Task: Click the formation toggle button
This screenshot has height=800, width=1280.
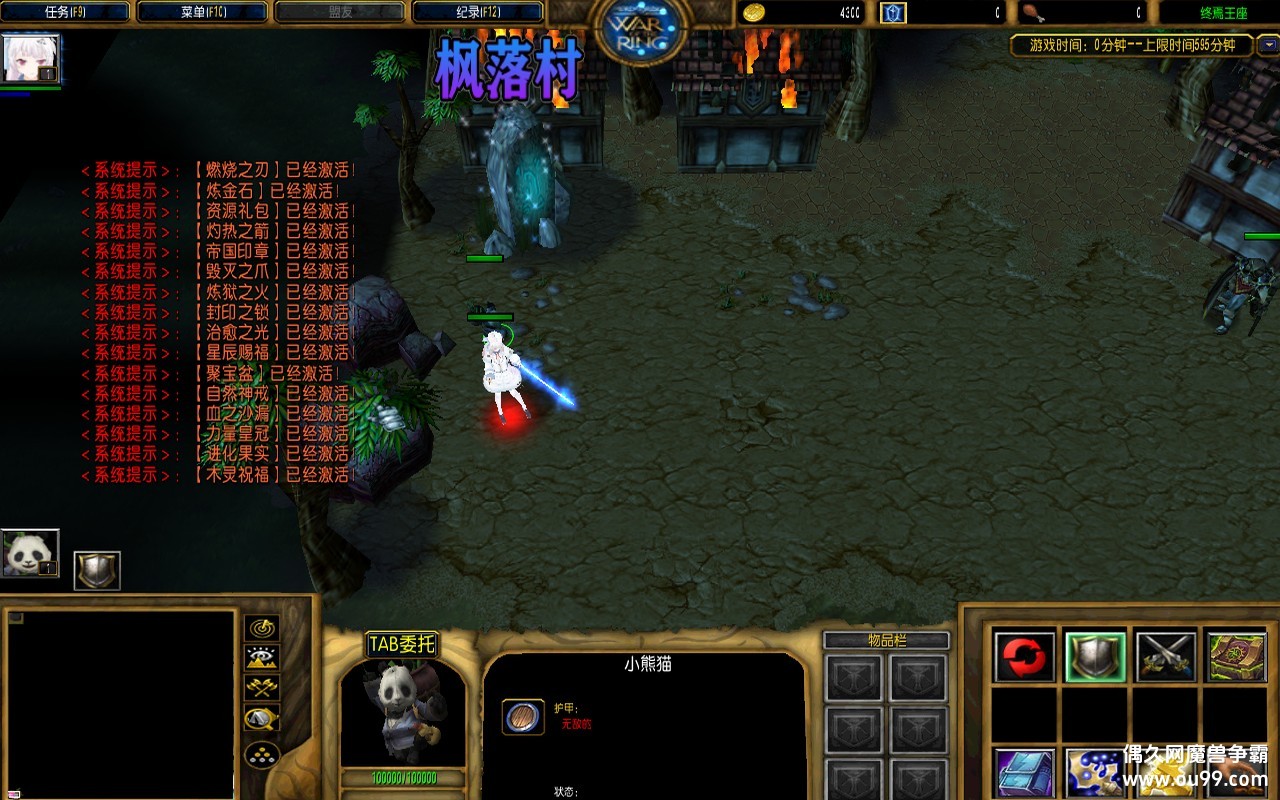Action: click(261, 753)
